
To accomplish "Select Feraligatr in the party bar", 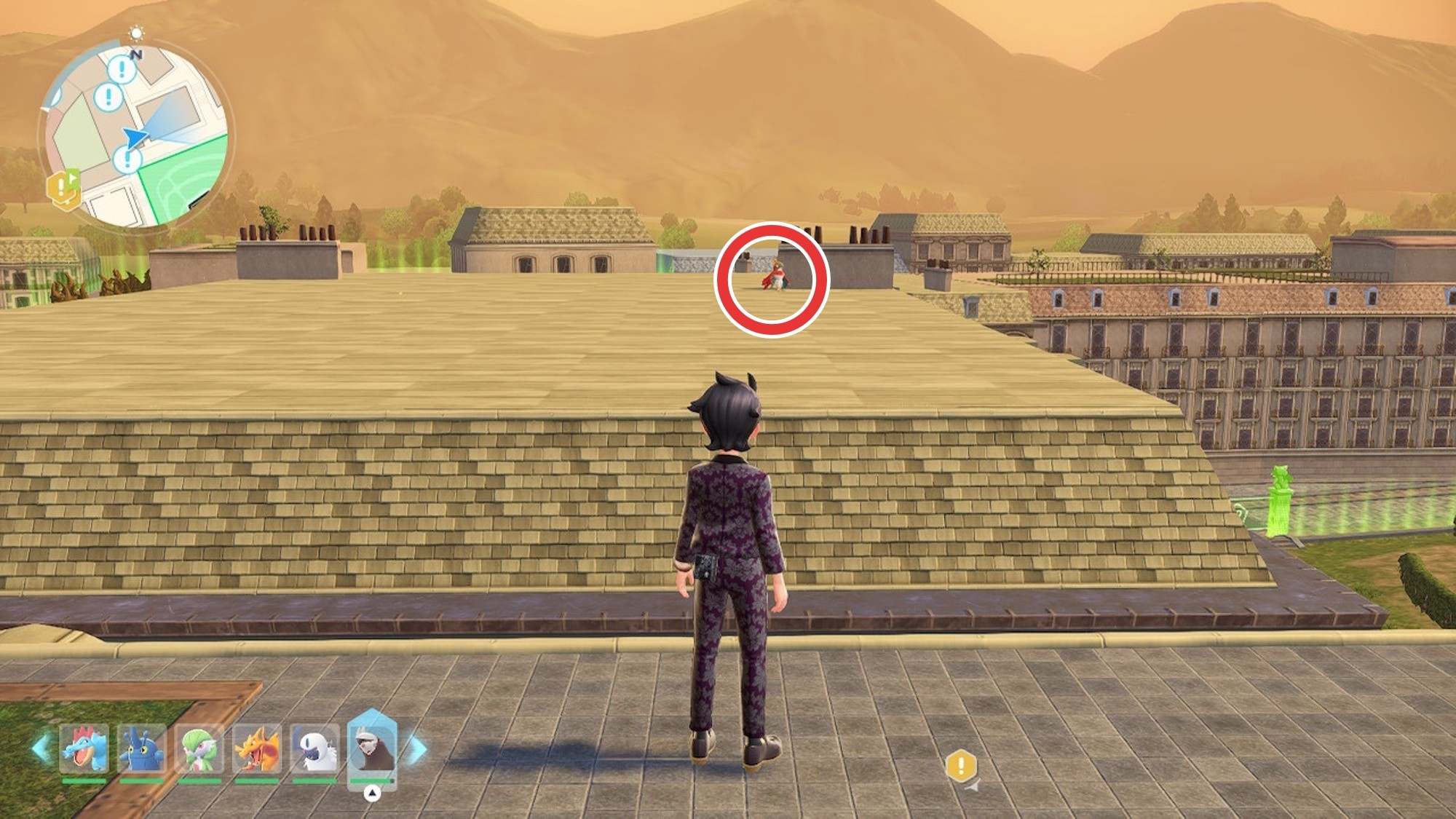I will pos(84,749).
